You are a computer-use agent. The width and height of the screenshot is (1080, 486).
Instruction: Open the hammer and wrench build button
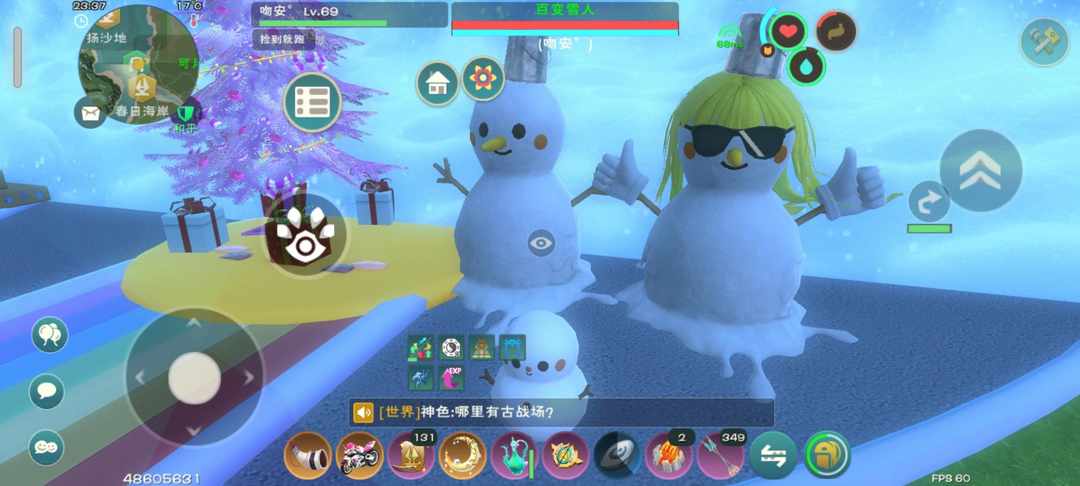point(1045,42)
